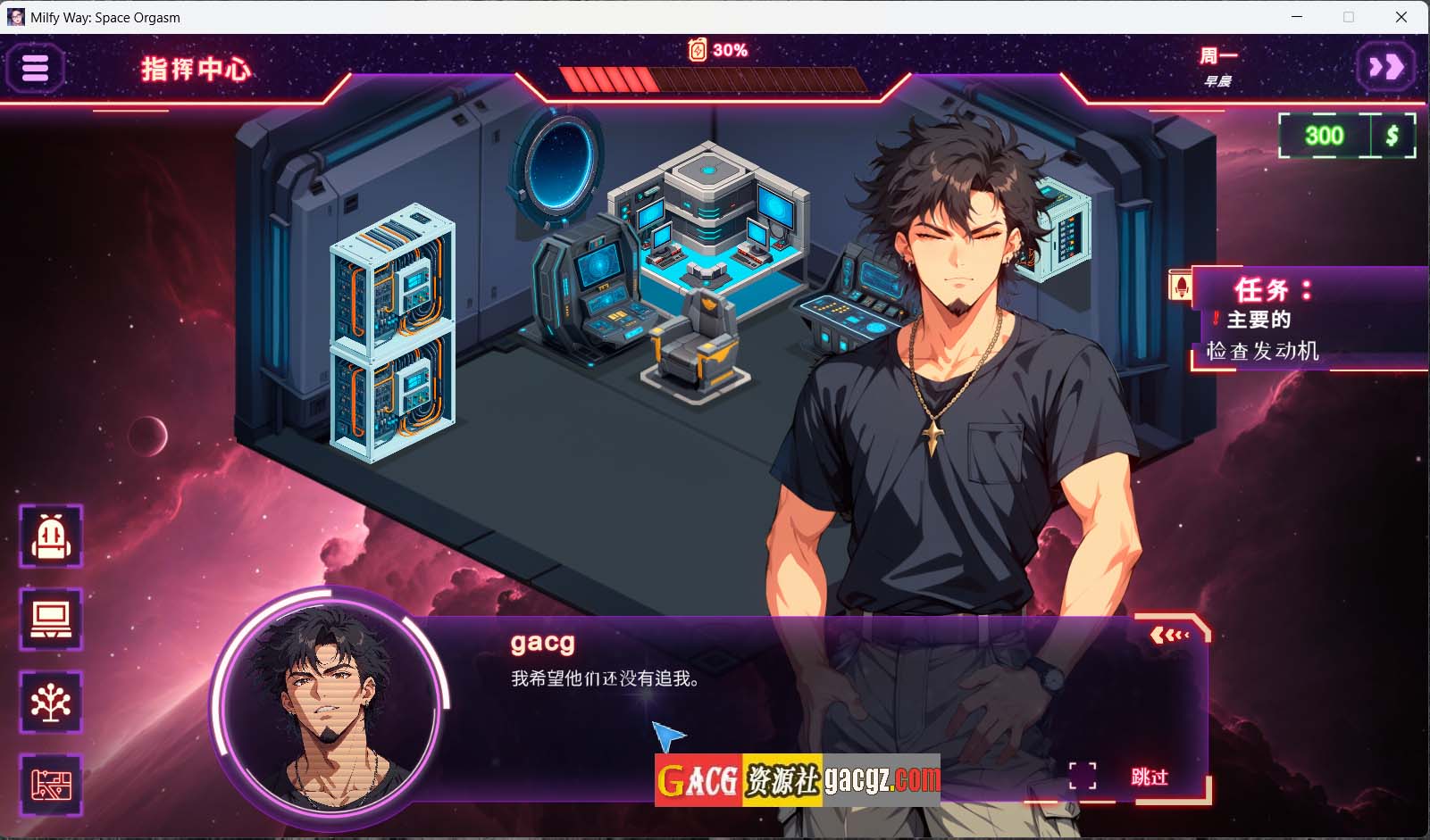Viewport: 1430px width, 840px height.
Task: Skip the dialogue with 跳过
Action: point(1149,777)
